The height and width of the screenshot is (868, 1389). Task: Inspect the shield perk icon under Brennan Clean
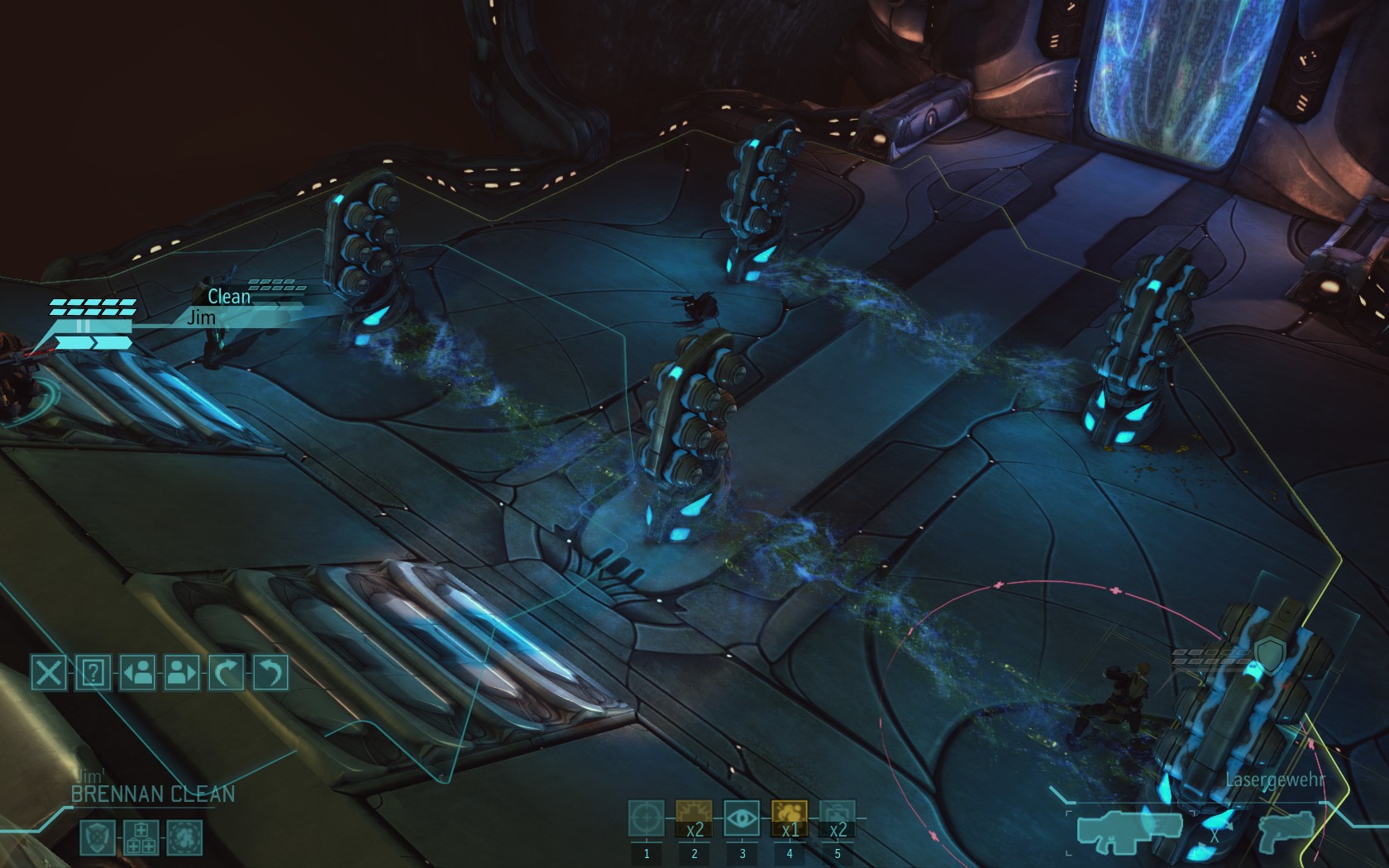(x=97, y=837)
